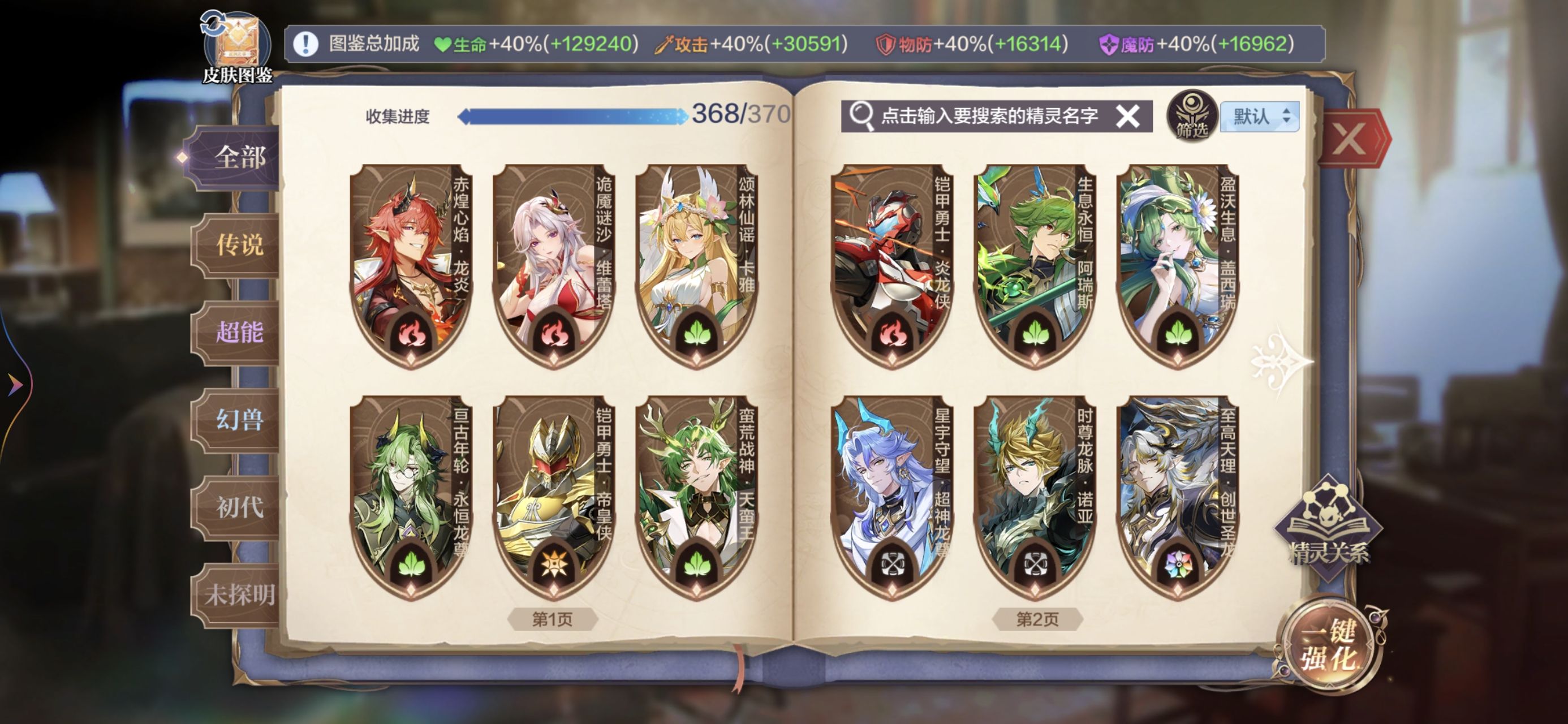Show the 幻兽 category
The image size is (1568, 724).
click(x=239, y=420)
